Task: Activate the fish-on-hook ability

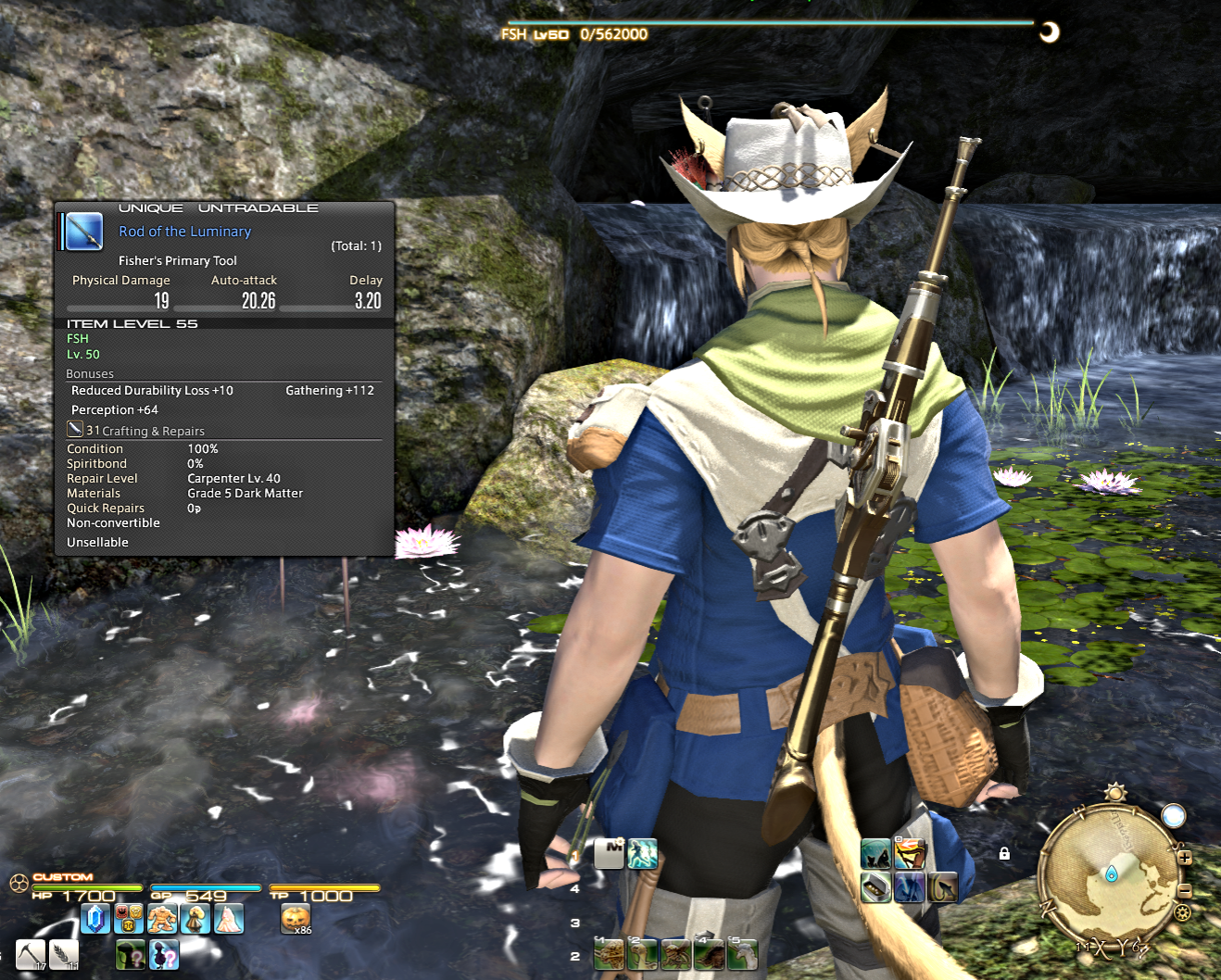Action: coord(942,886)
